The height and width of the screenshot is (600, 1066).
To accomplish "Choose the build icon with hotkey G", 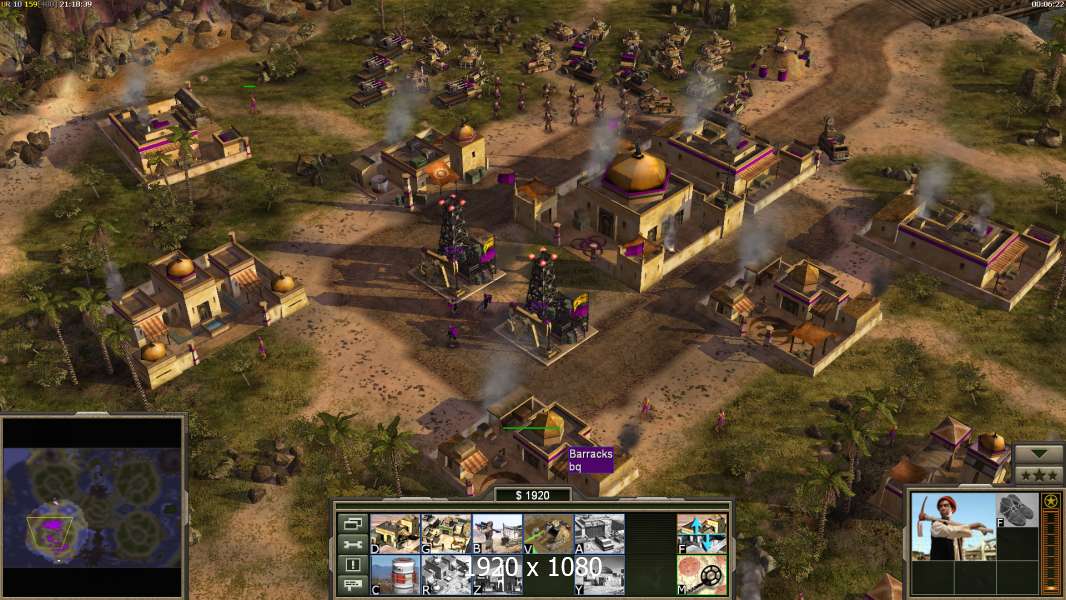I will [x=445, y=533].
